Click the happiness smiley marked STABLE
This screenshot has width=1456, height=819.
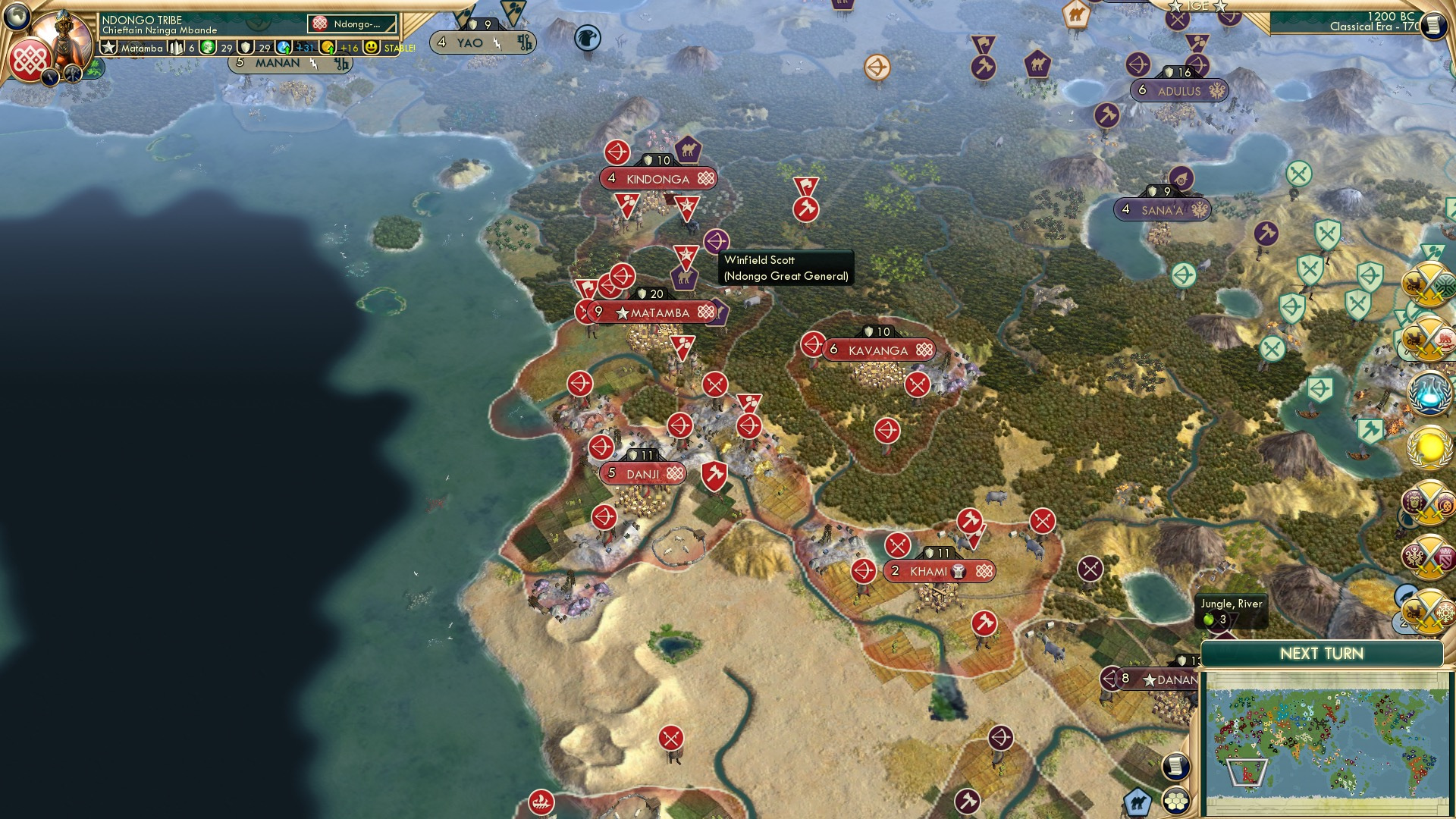pos(371,48)
